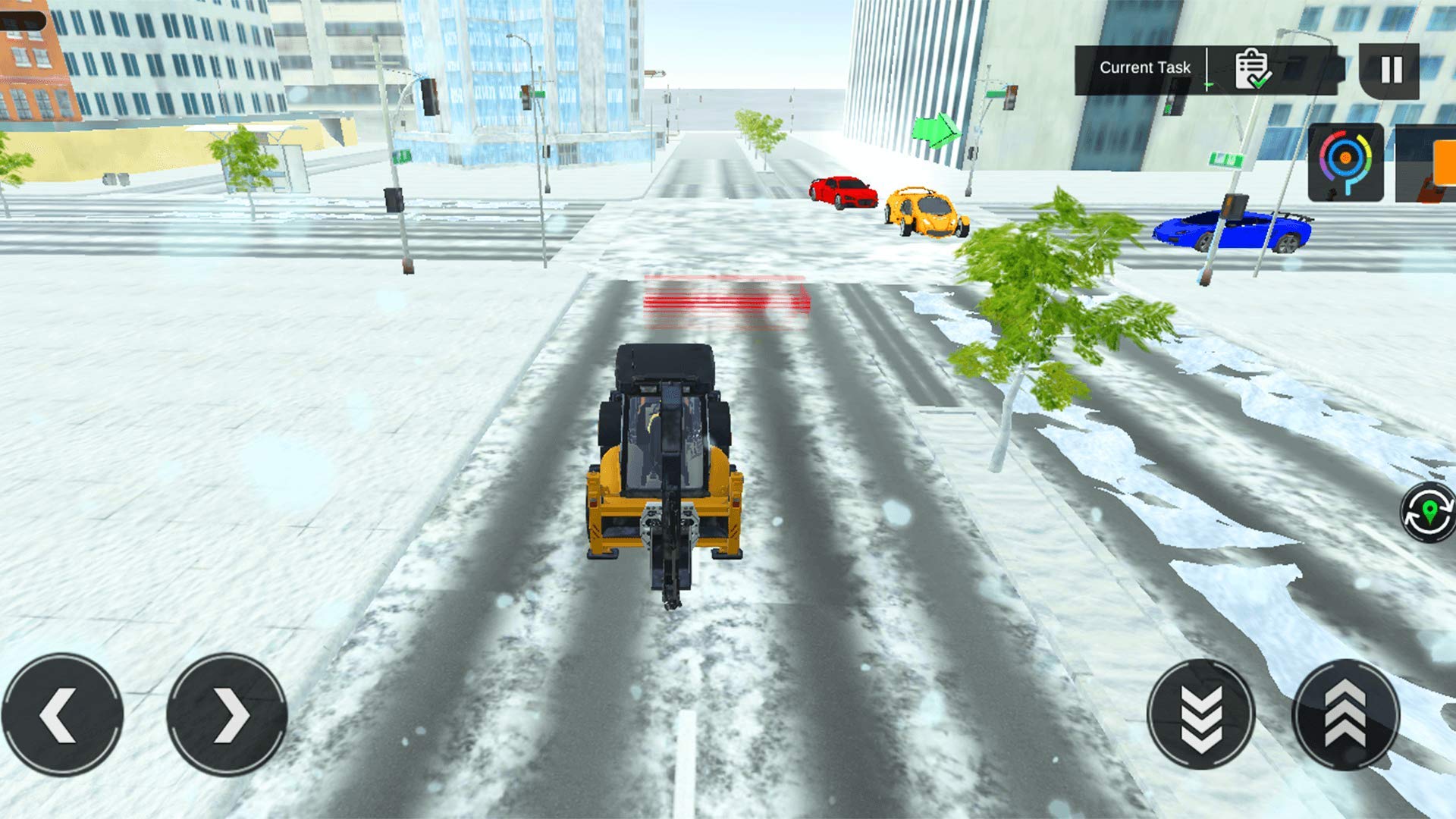This screenshot has height=819, width=1456.
Task: Click the yellow taxi at the crossing
Action: pos(927,212)
